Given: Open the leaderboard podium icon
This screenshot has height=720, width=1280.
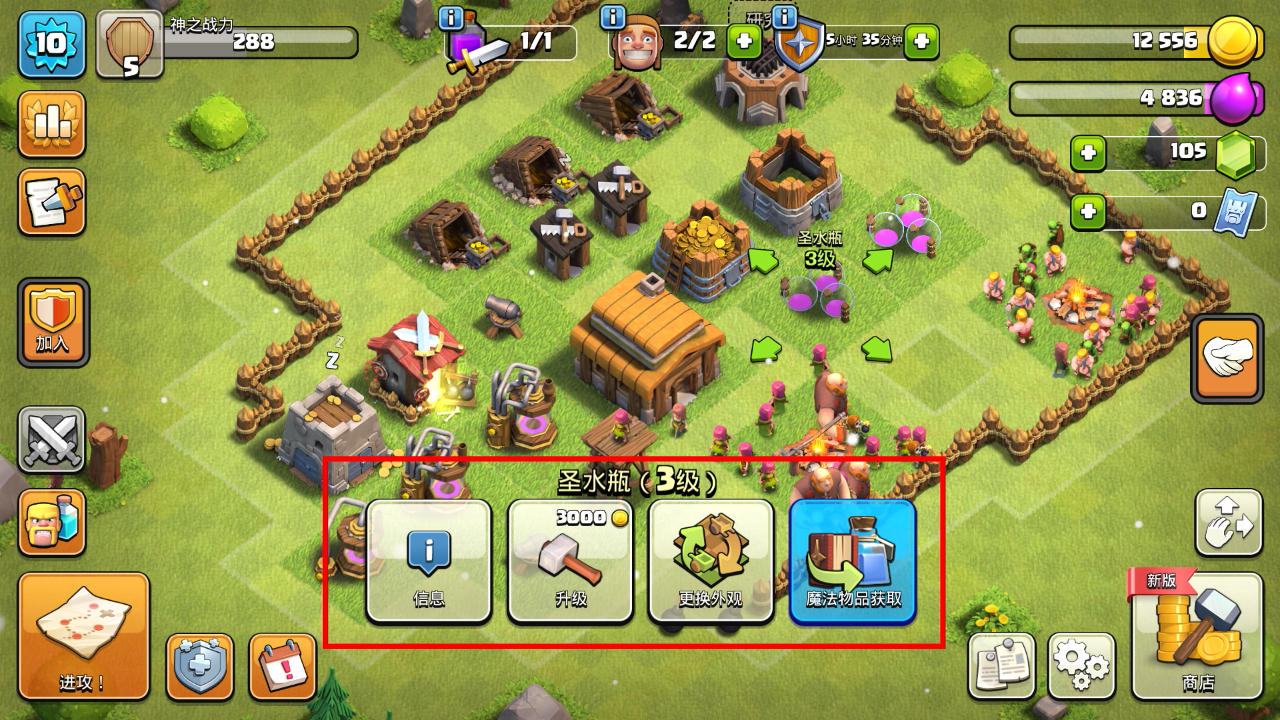Looking at the screenshot, I should pos(51,125).
